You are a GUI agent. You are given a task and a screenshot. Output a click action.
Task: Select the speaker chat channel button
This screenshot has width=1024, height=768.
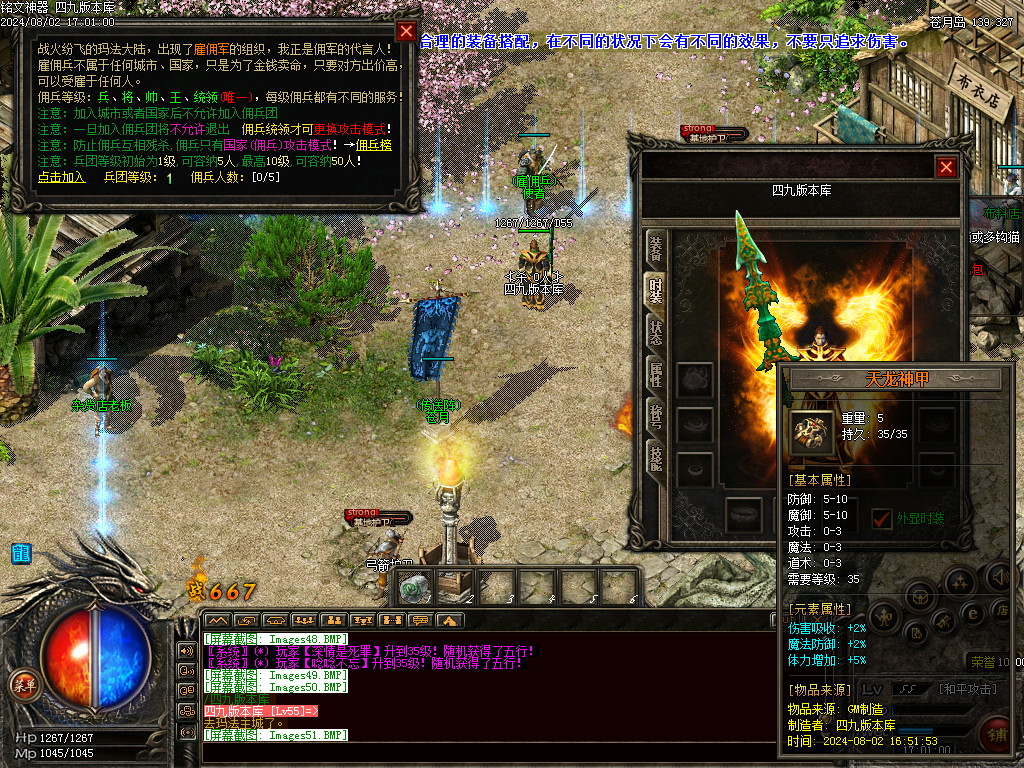pos(186,650)
